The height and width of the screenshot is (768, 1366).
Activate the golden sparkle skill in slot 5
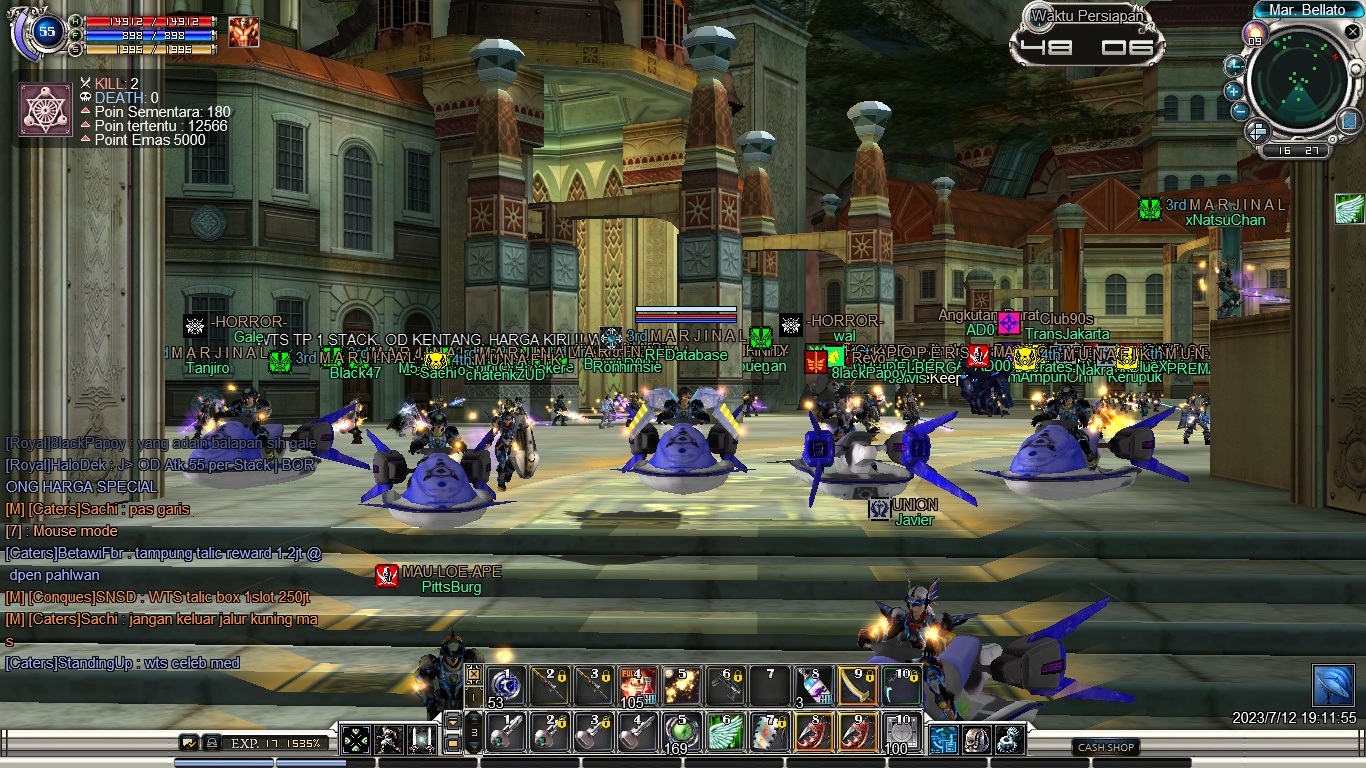683,686
